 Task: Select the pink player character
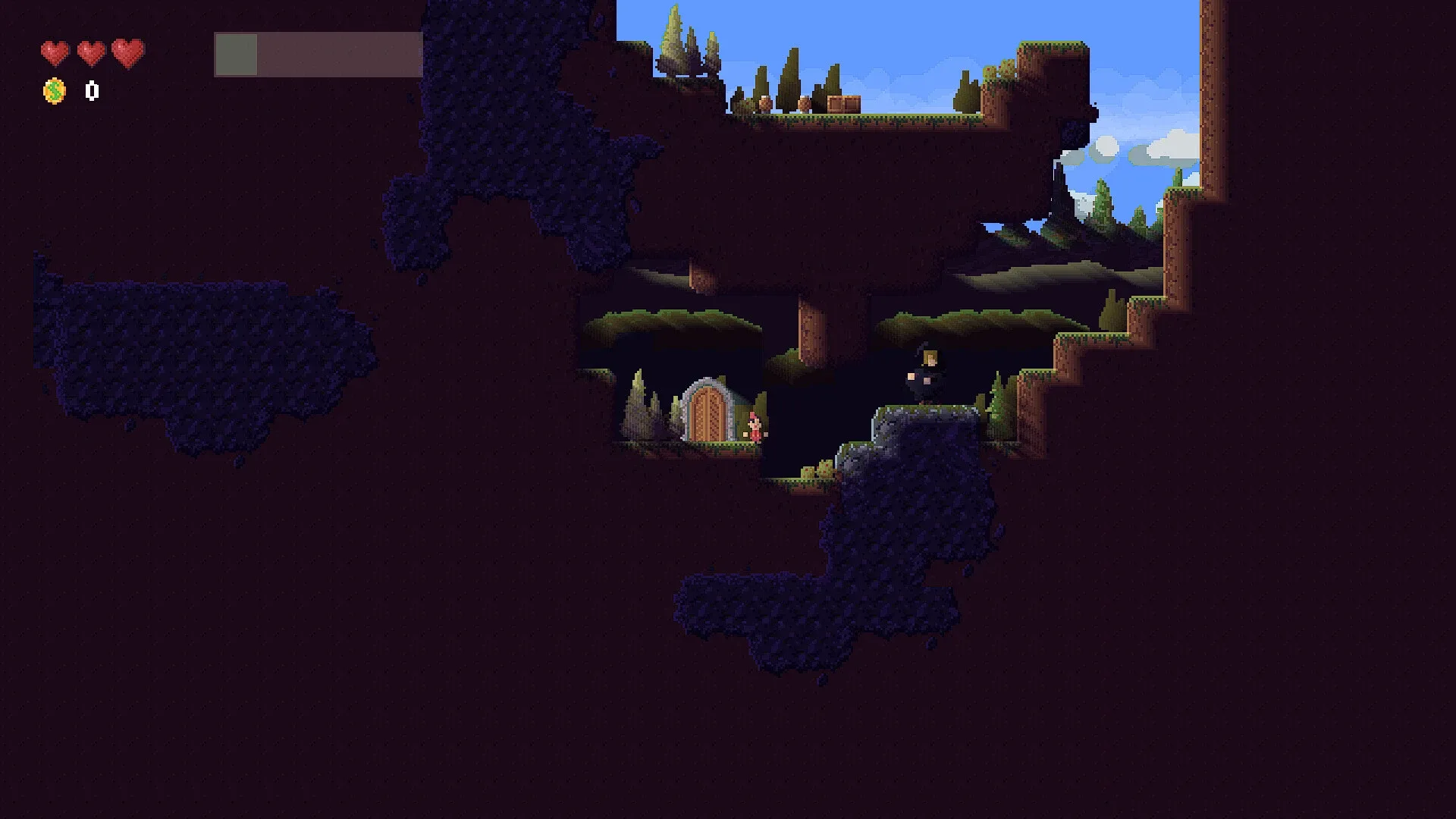point(755,427)
